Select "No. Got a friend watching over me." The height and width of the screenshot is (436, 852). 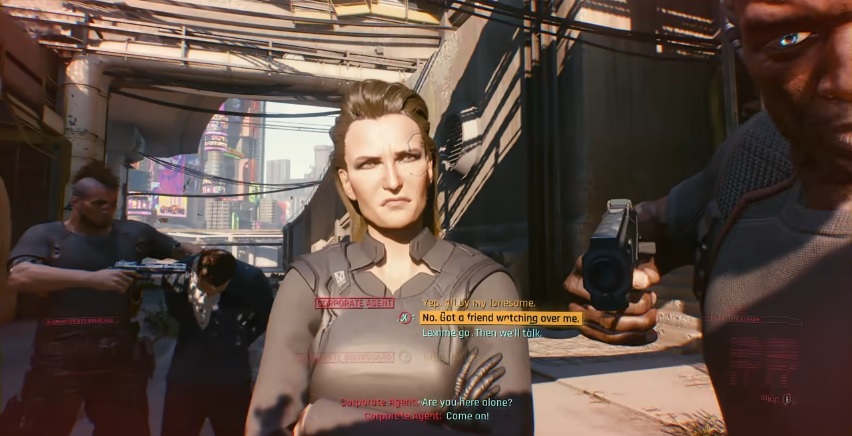(x=500, y=318)
